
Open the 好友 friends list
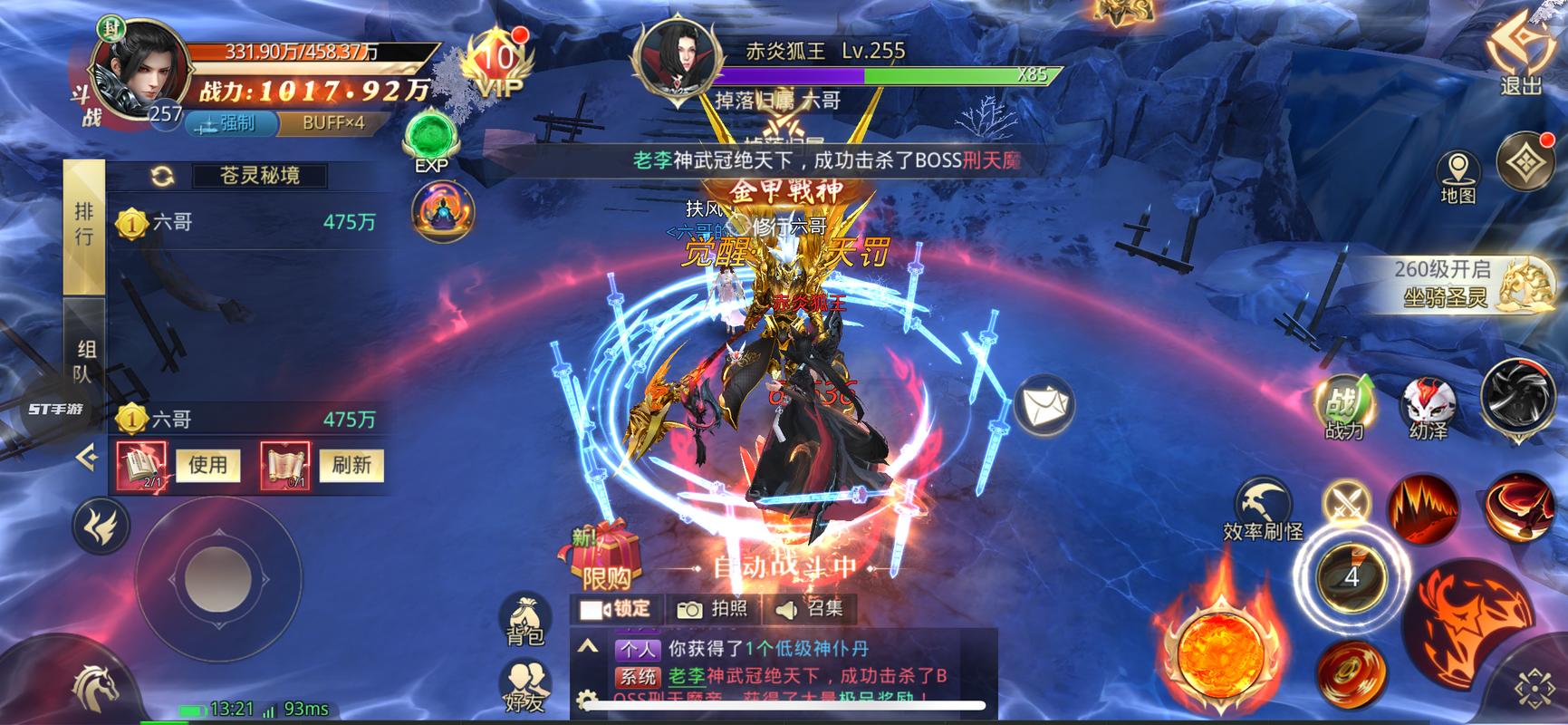[524, 686]
